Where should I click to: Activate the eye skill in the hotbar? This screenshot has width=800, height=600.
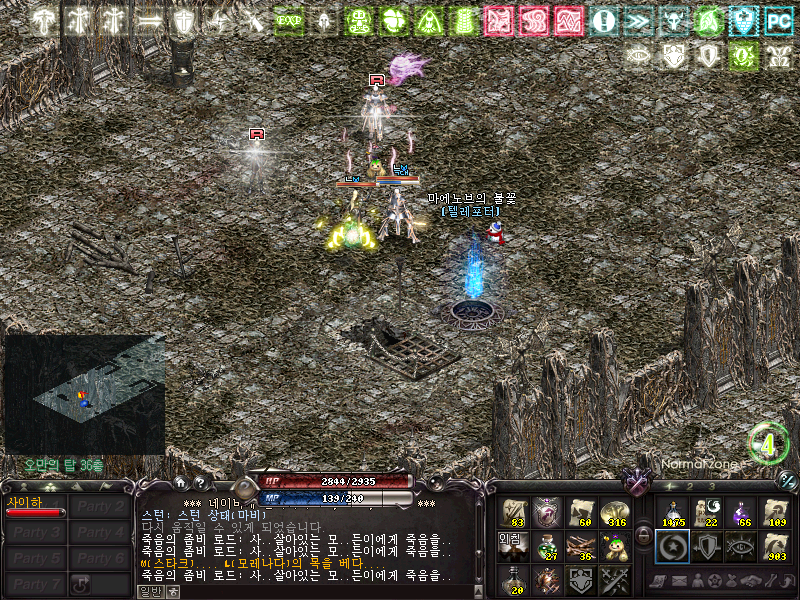pos(741,546)
